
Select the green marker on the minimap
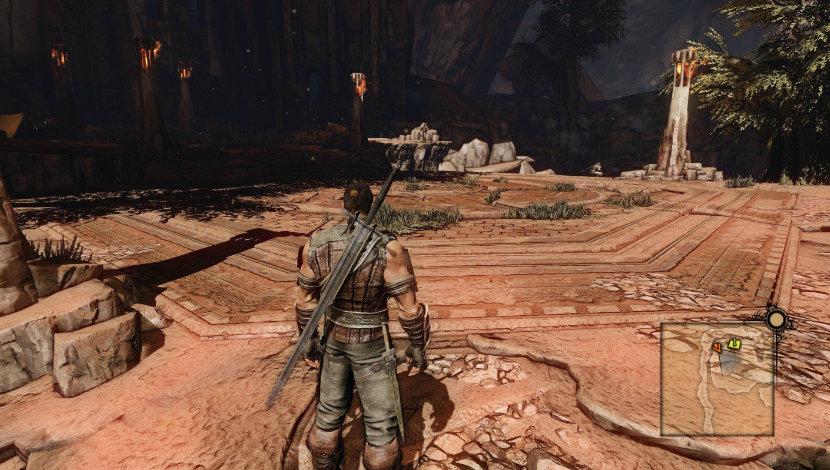point(735,344)
